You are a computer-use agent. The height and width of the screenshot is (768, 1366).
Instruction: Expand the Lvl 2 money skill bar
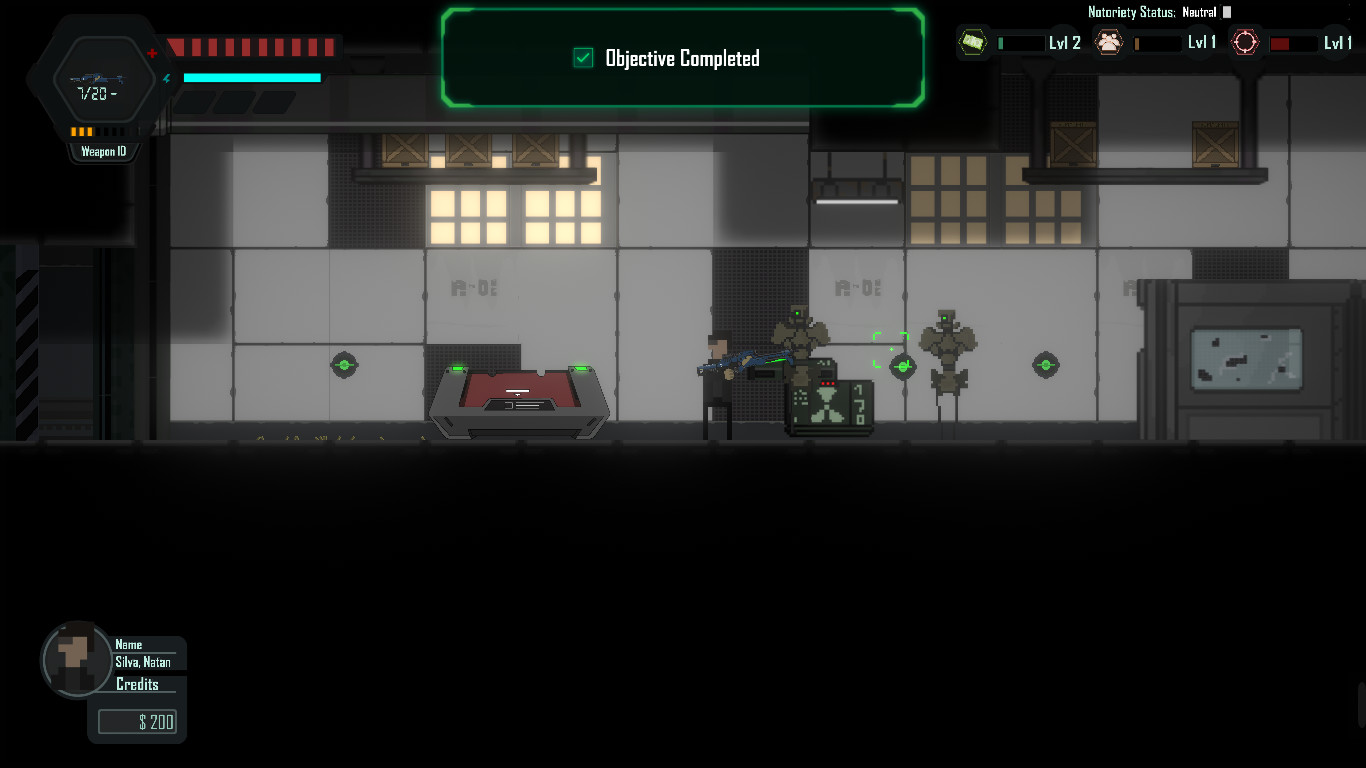[x=1023, y=44]
